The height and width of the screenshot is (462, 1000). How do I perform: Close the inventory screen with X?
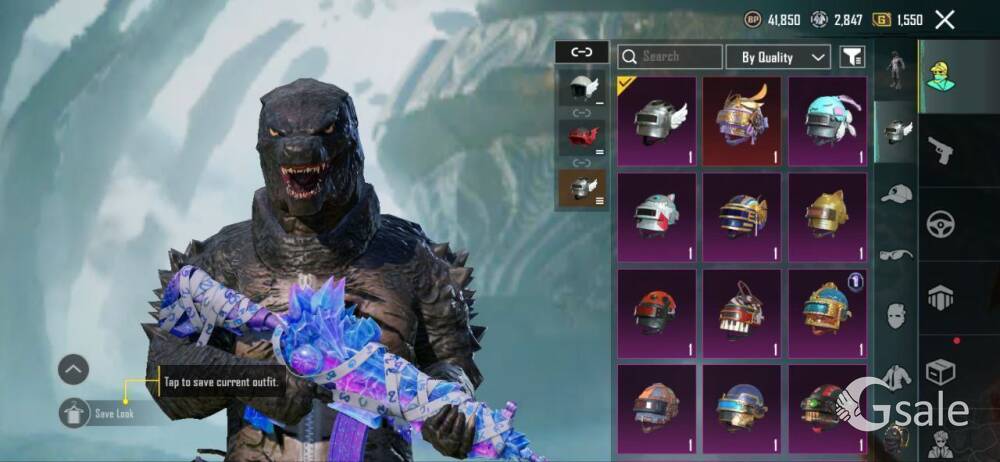pyautogui.click(x=944, y=19)
